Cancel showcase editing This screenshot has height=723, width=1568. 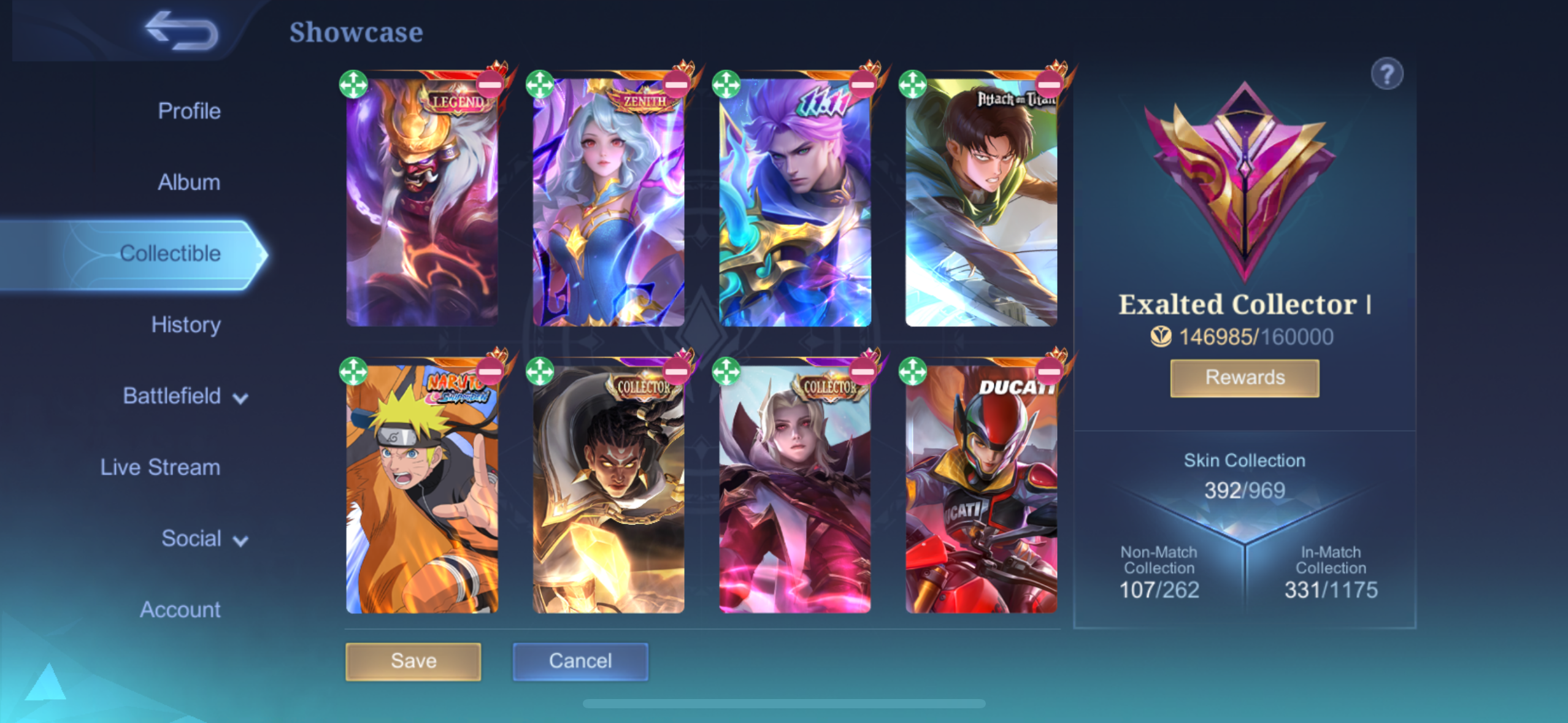point(580,661)
